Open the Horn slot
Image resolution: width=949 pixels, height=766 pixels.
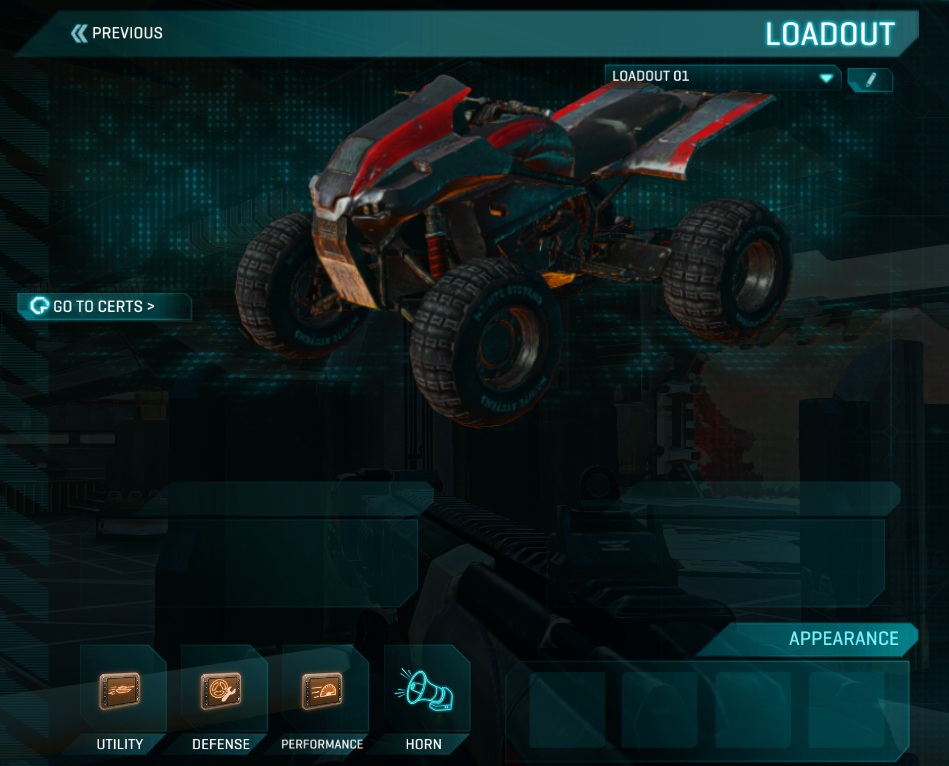[424, 691]
